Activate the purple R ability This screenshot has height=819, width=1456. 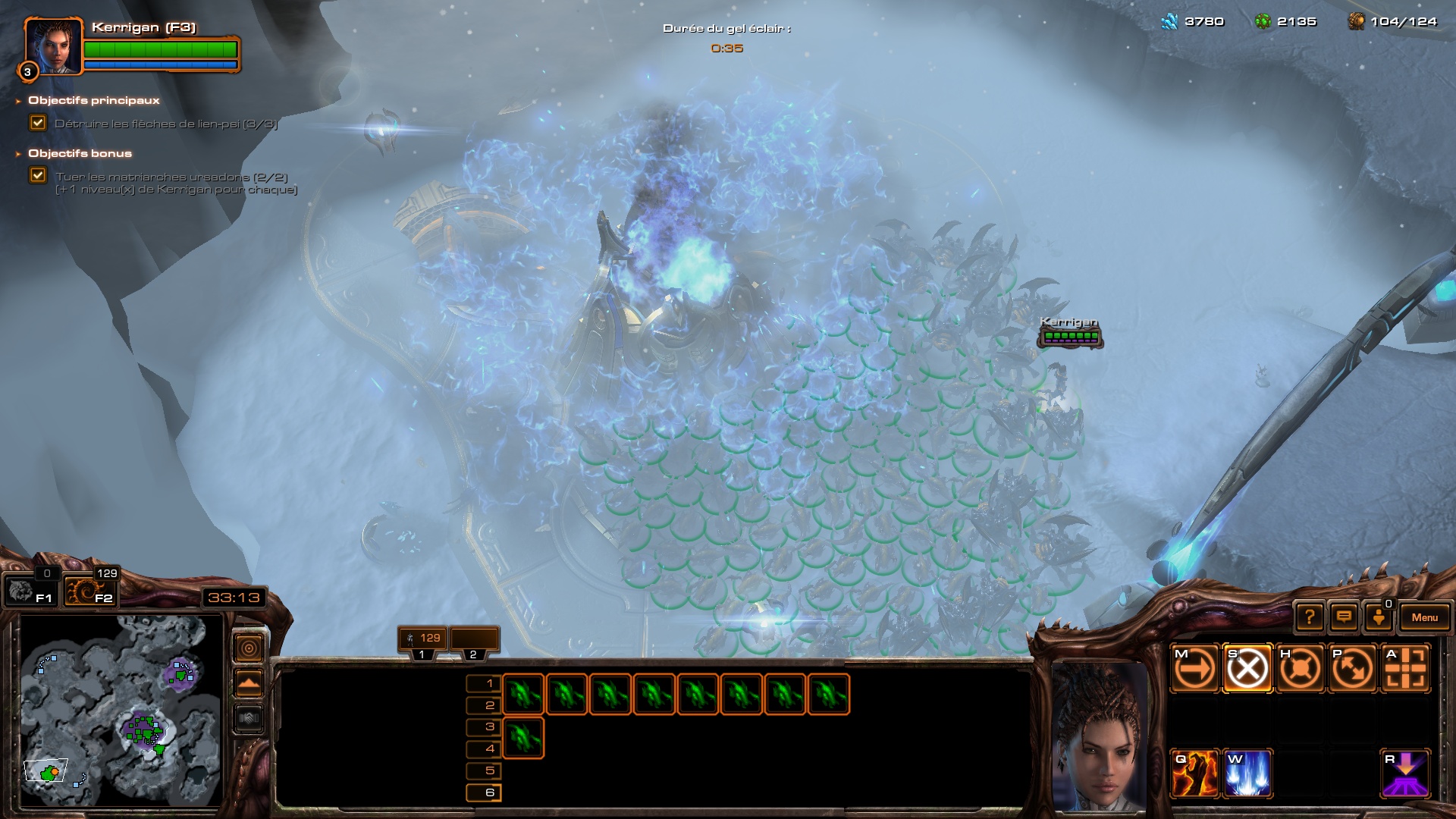(1405, 773)
